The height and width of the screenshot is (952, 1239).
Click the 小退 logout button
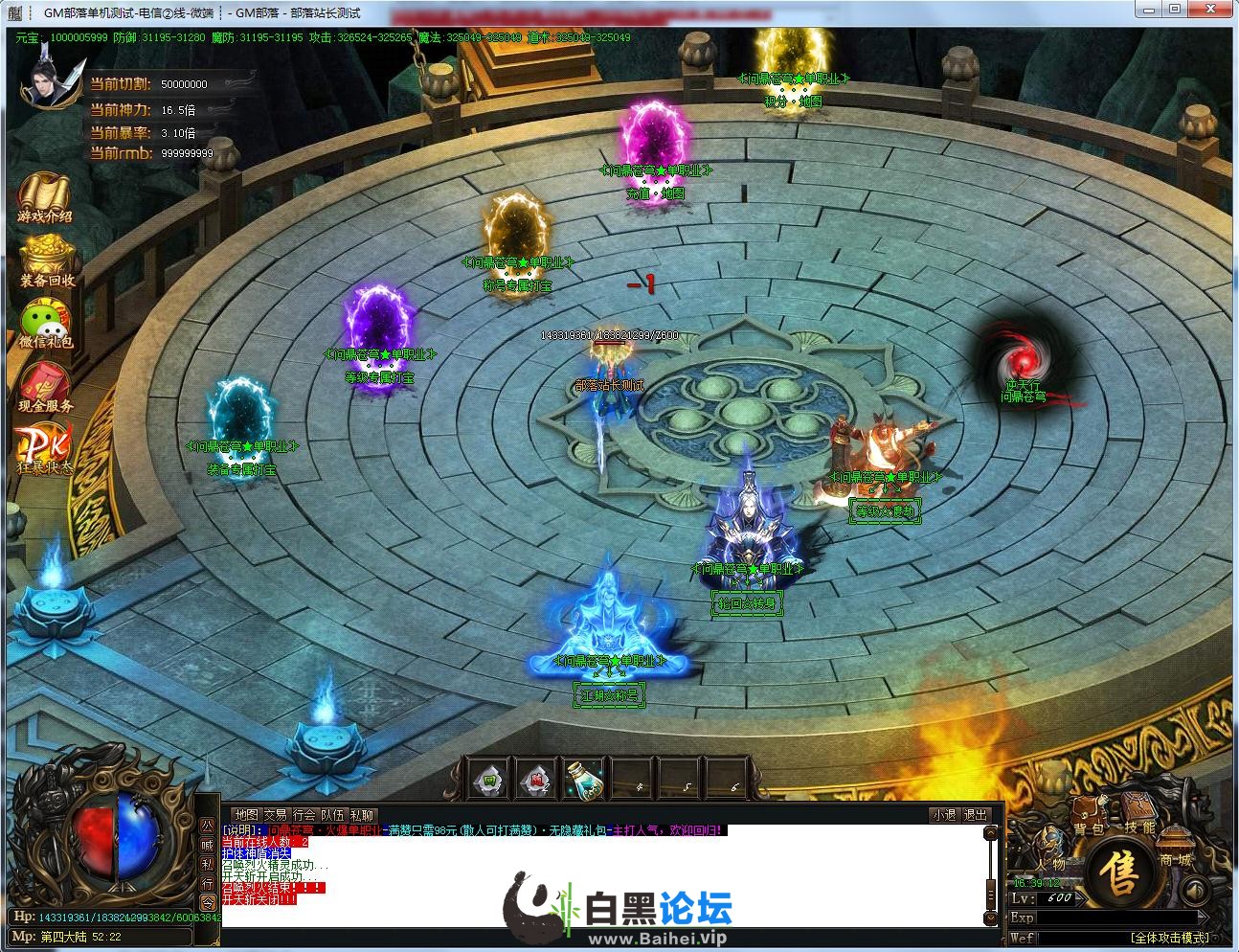(943, 815)
